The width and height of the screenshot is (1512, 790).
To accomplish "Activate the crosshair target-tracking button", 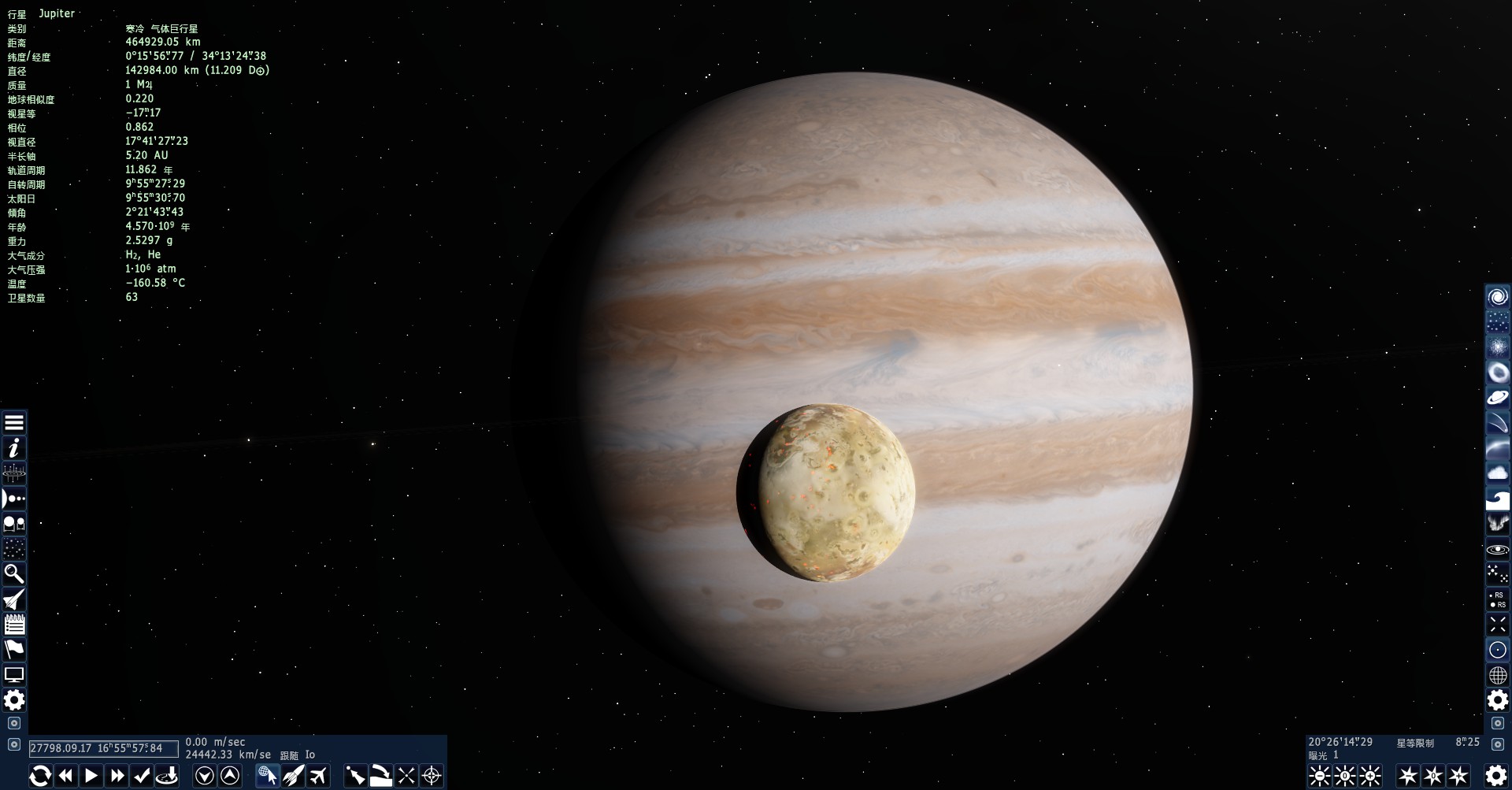I will [x=432, y=776].
